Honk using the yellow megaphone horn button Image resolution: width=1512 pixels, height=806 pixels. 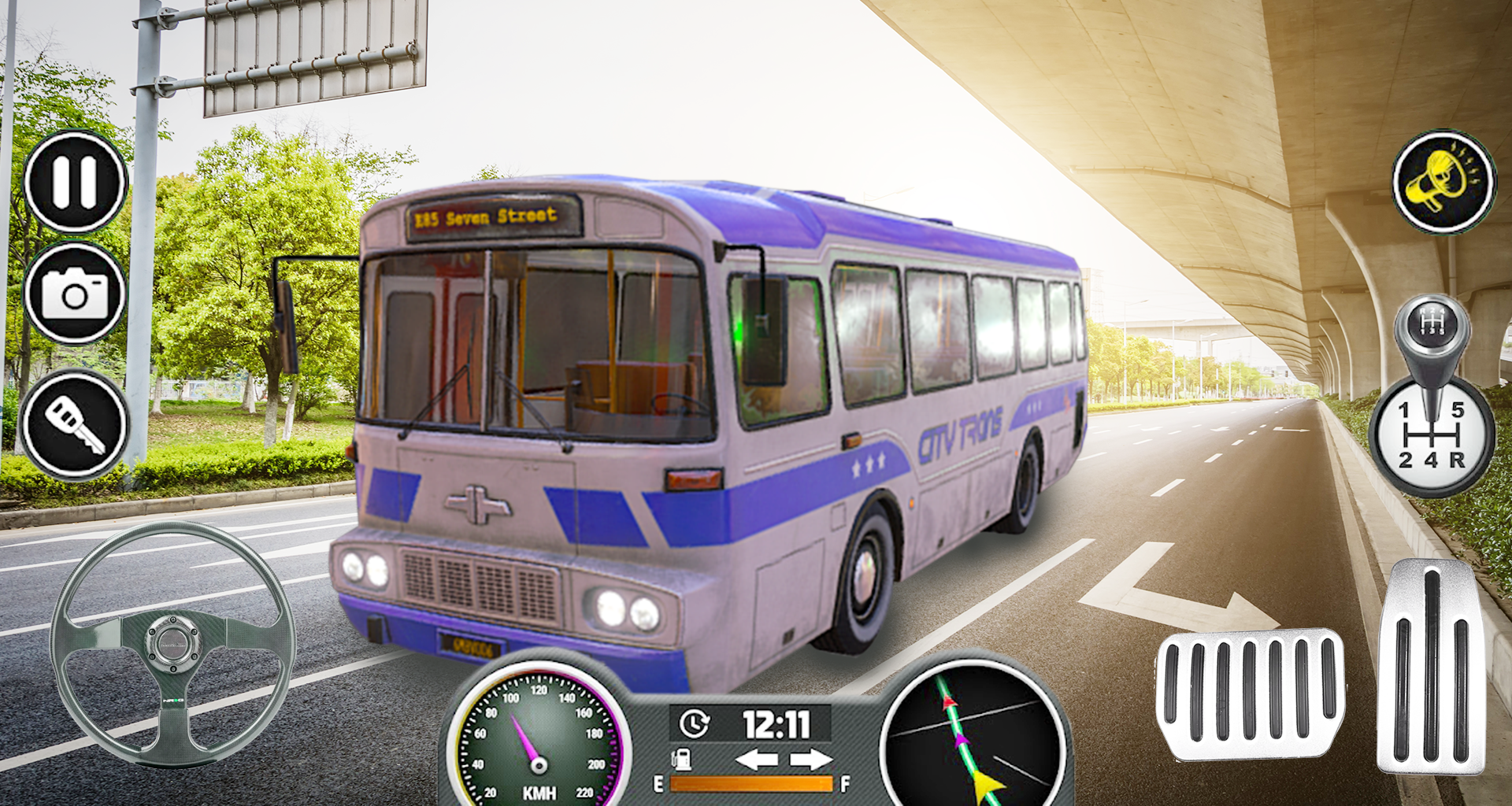tap(1443, 182)
